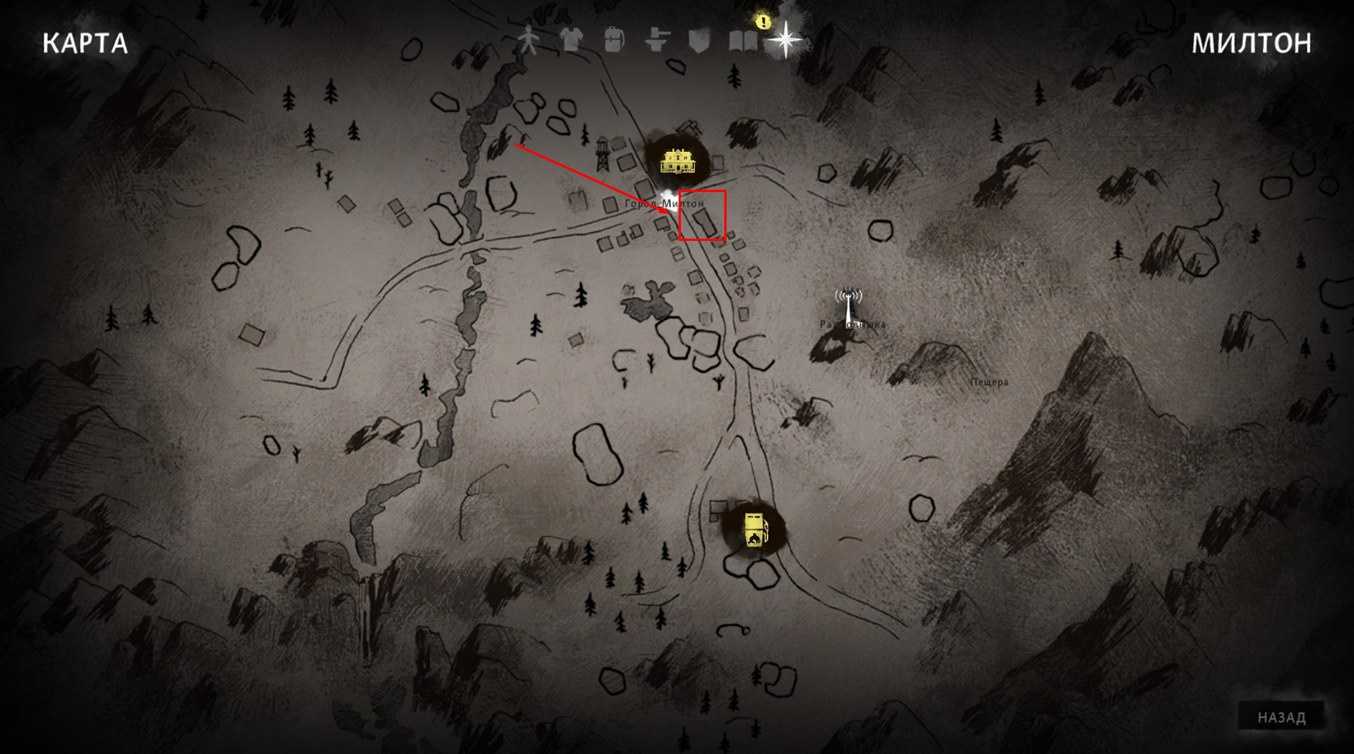This screenshot has height=754, width=1354.
Task: Select the radio tower map marker
Action: point(848,305)
